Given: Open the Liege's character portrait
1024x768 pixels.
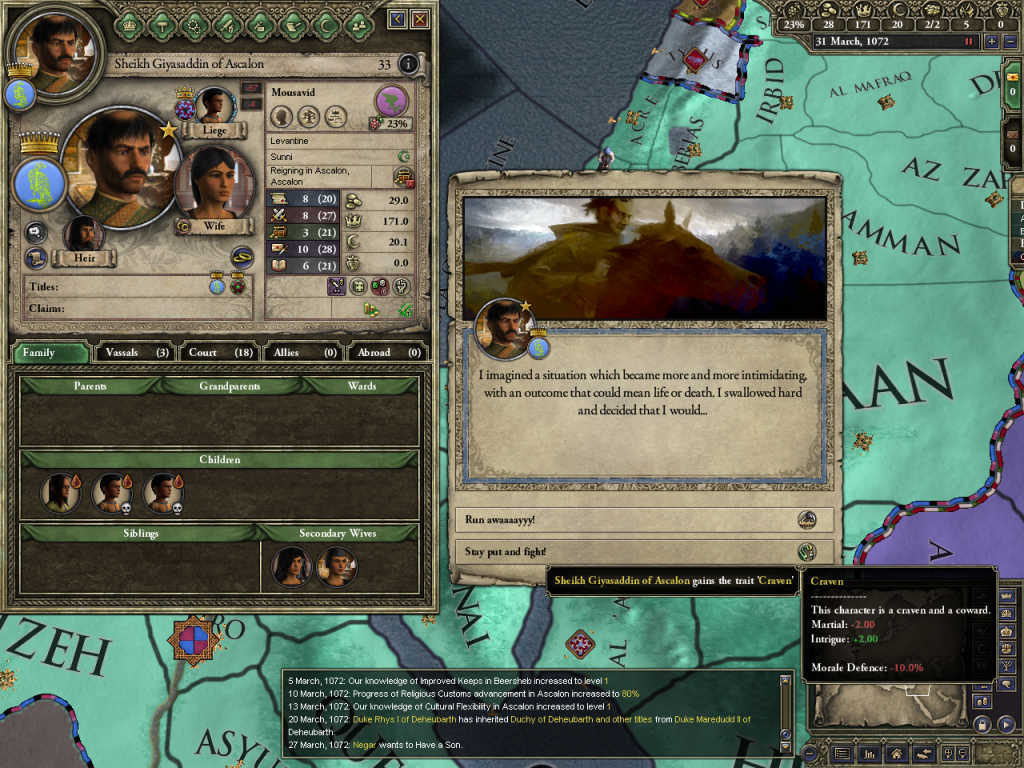Looking at the screenshot, I should click(213, 106).
